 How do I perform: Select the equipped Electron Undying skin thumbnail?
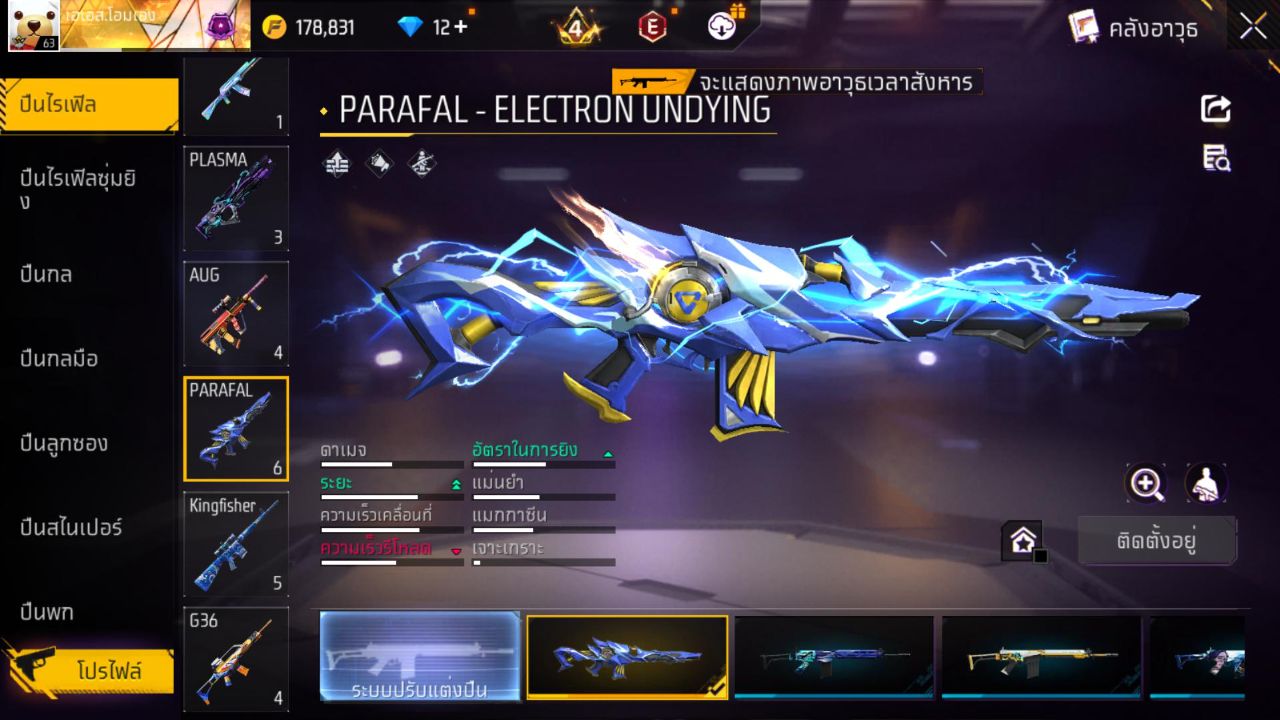pos(627,656)
